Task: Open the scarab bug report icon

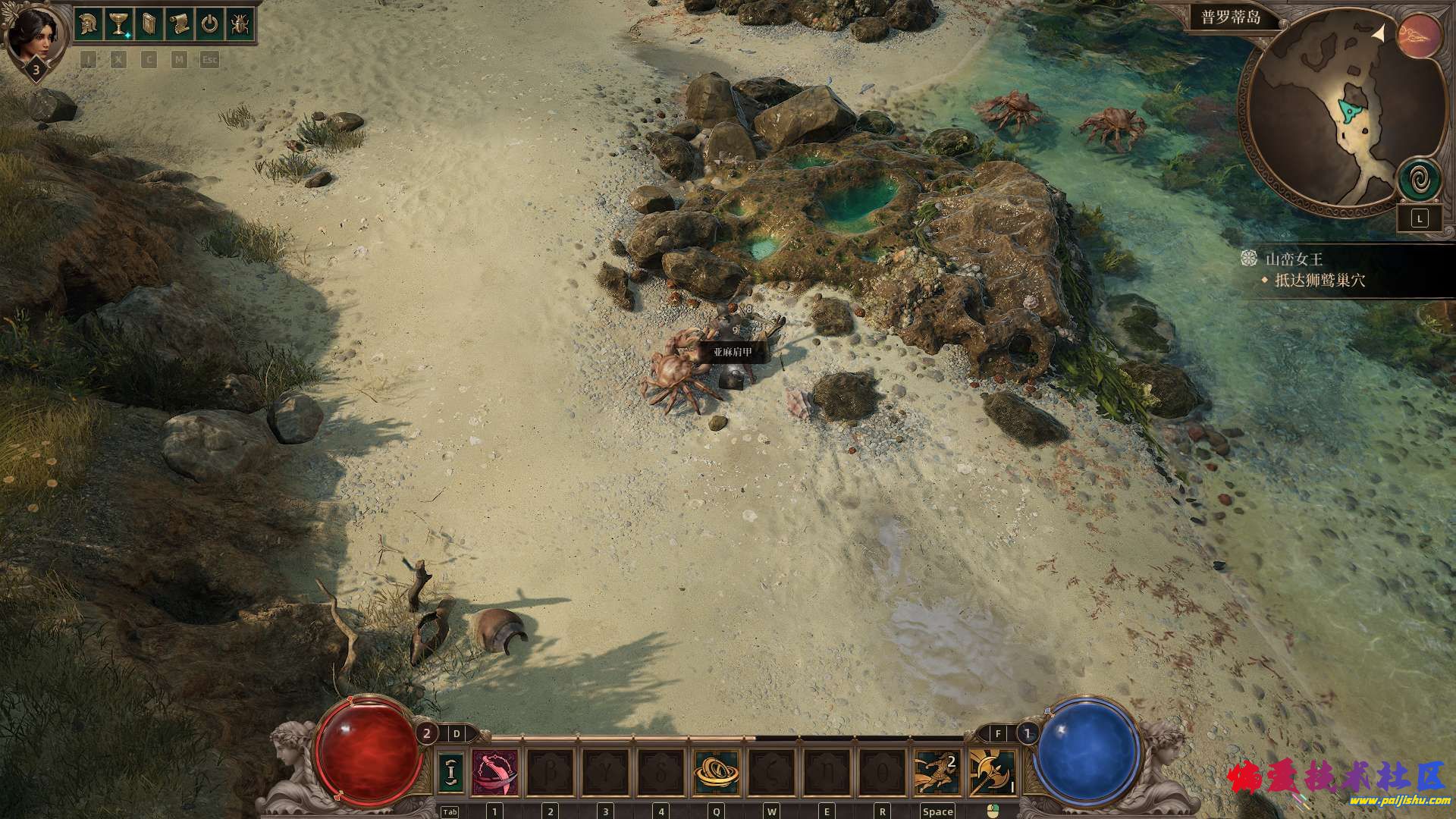Action: click(240, 24)
